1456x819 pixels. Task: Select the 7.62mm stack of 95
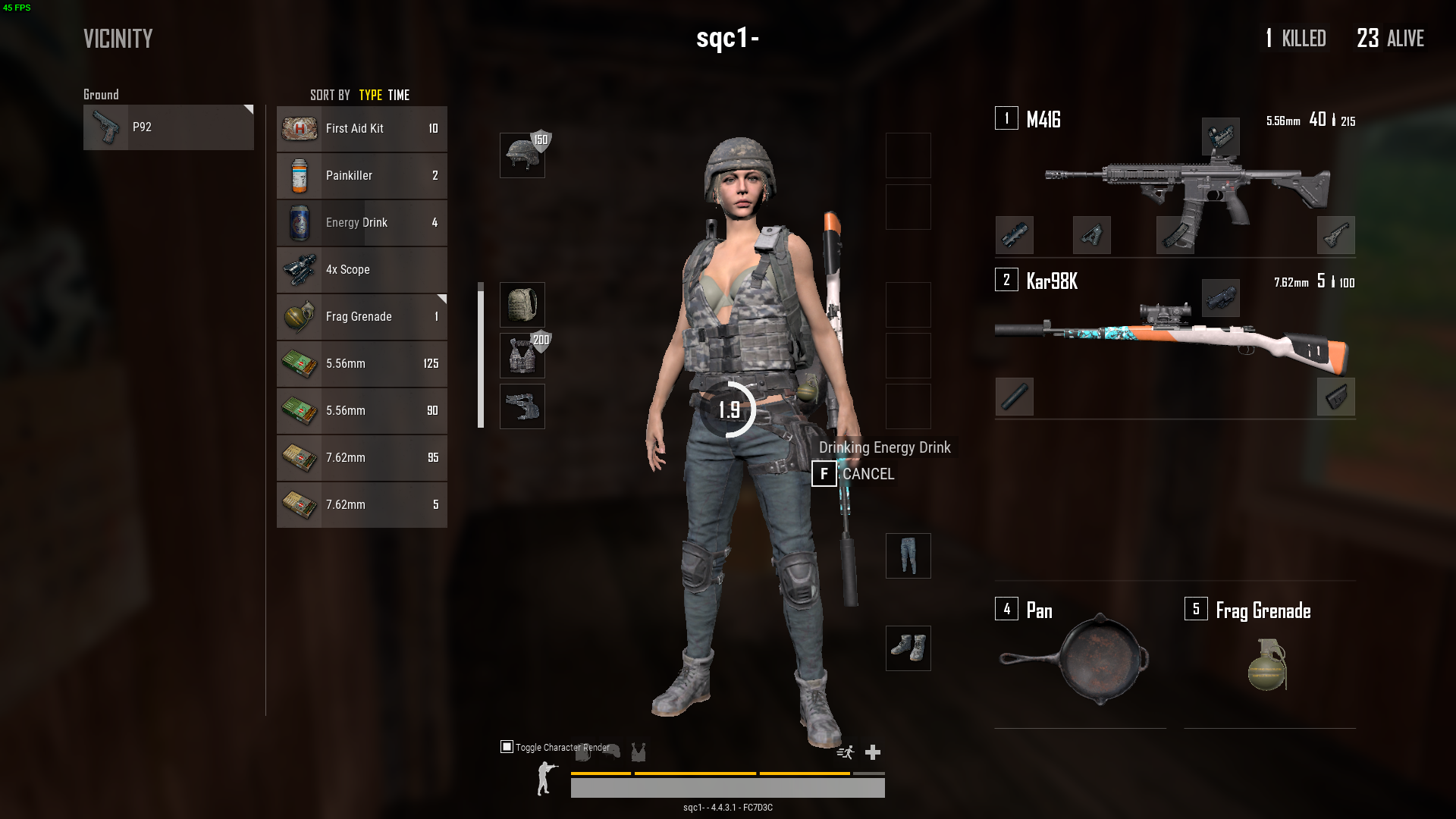[362, 458]
